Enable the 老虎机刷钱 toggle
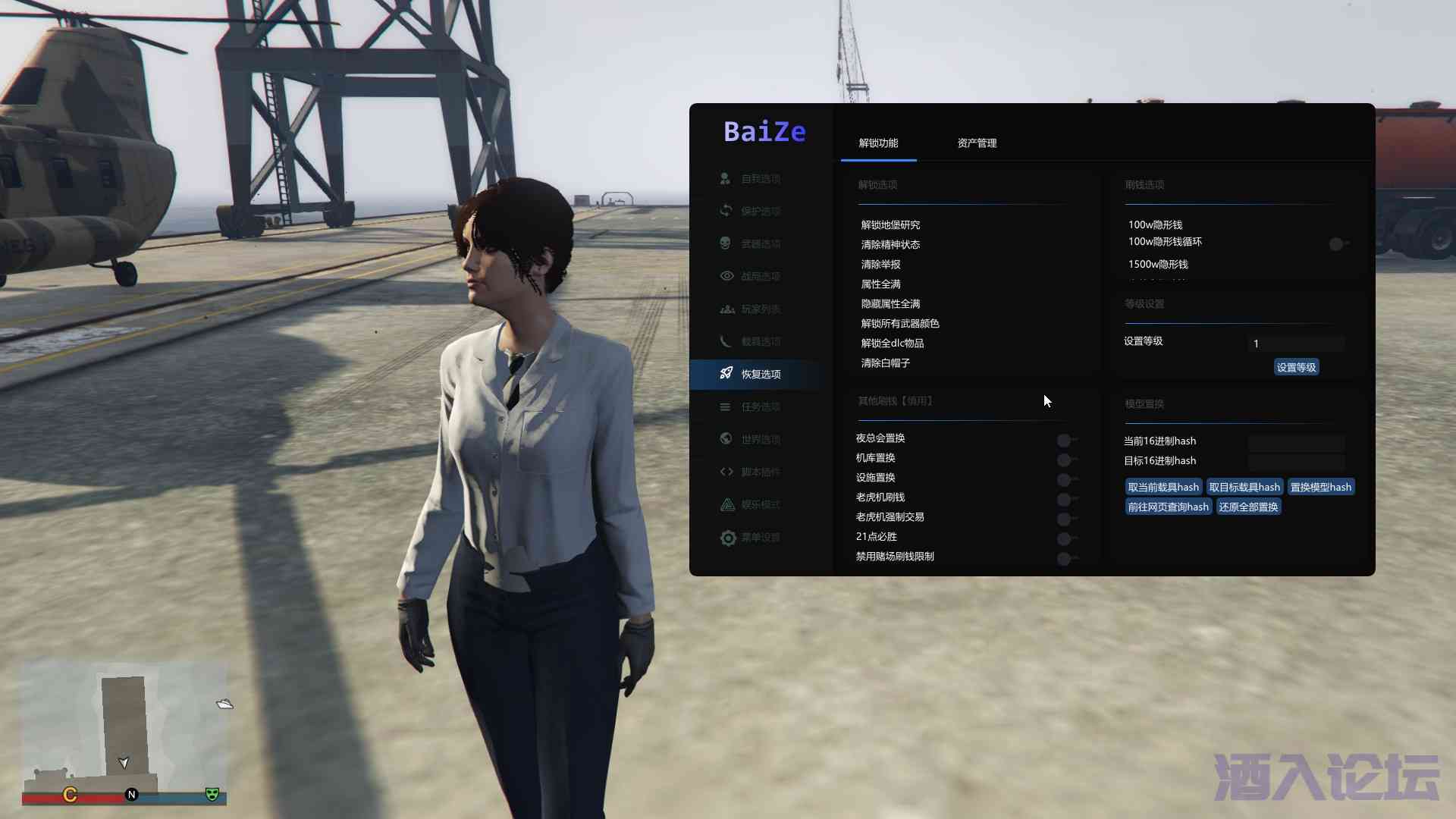 tap(1065, 500)
